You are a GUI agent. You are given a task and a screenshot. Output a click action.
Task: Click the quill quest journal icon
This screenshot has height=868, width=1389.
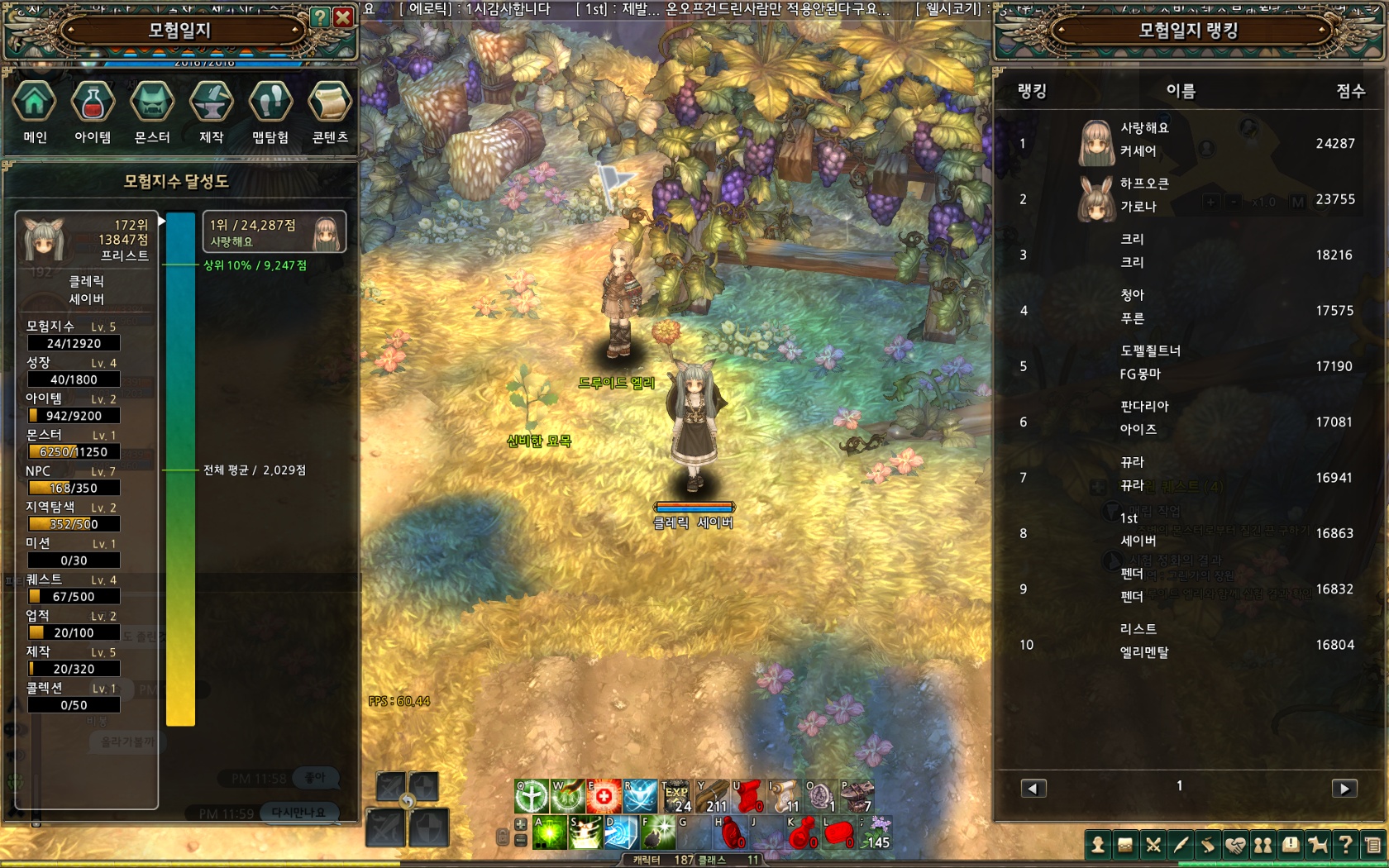pyautogui.click(x=1181, y=846)
